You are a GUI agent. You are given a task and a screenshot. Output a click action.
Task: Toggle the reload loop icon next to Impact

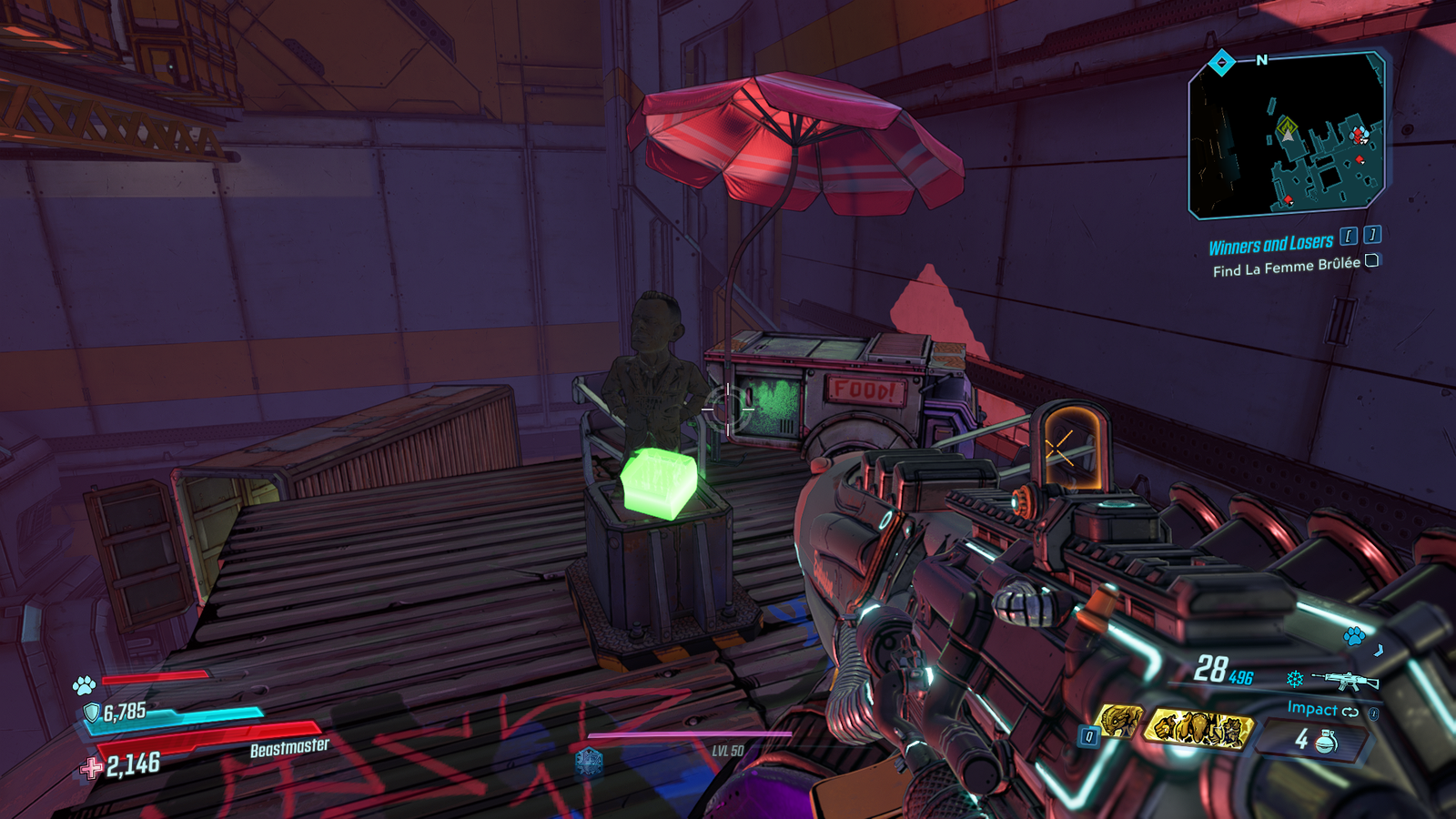(1350, 712)
